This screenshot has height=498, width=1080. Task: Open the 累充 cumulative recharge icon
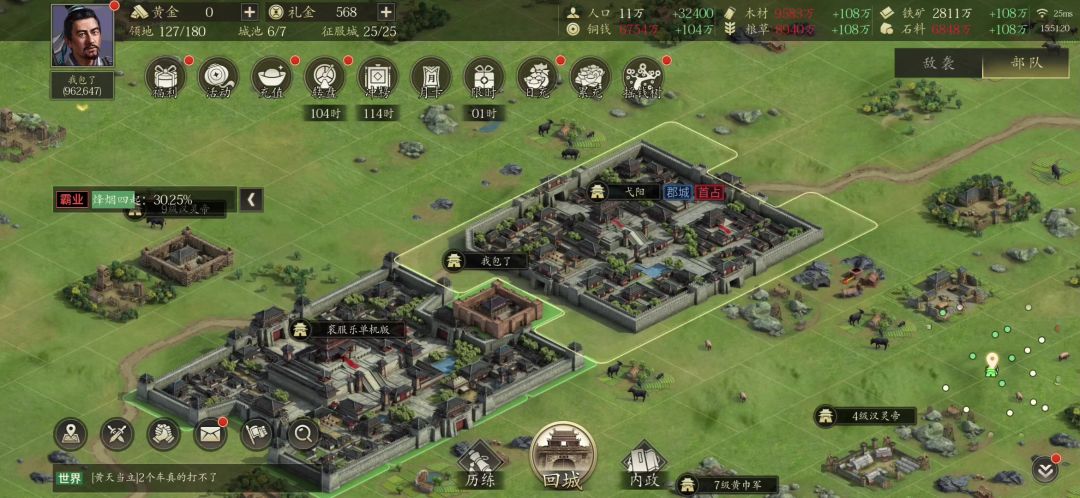tap(590, 77)
